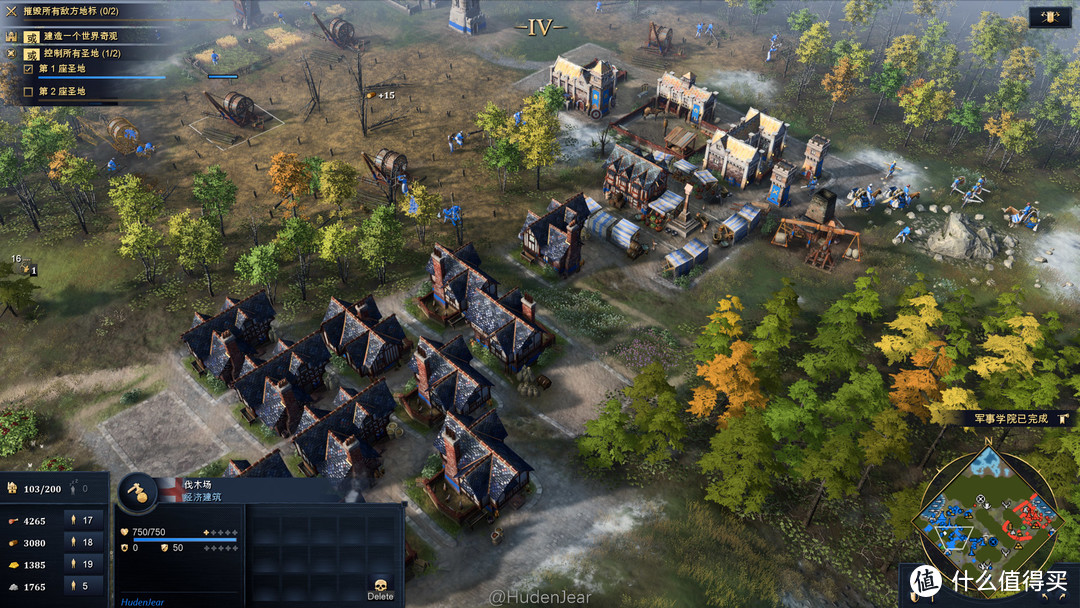The width and height of the screenshot is (1080, 608).
Task: Click the idle villager indicator
Action: tap(78, 489)
